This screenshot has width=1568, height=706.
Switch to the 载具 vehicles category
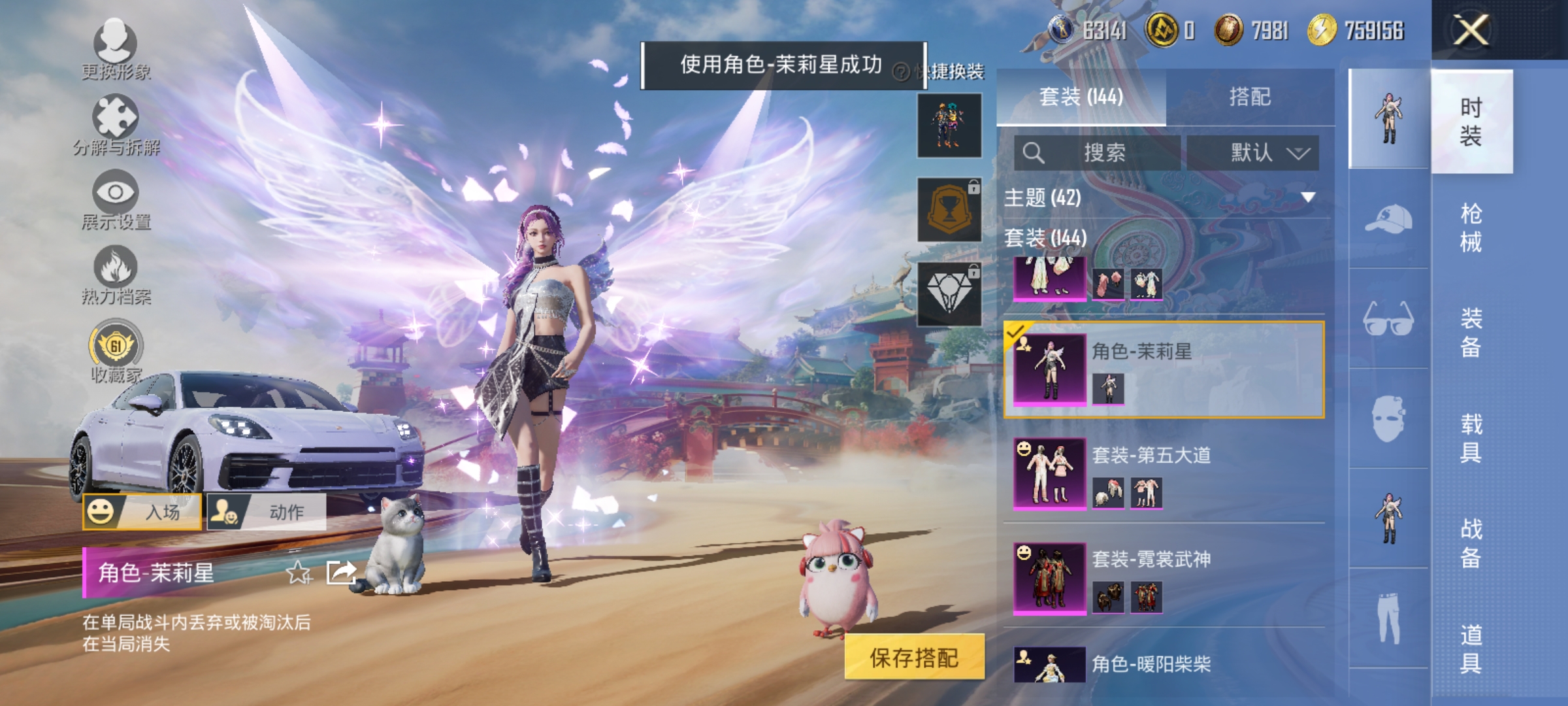tap(1471, 438)
